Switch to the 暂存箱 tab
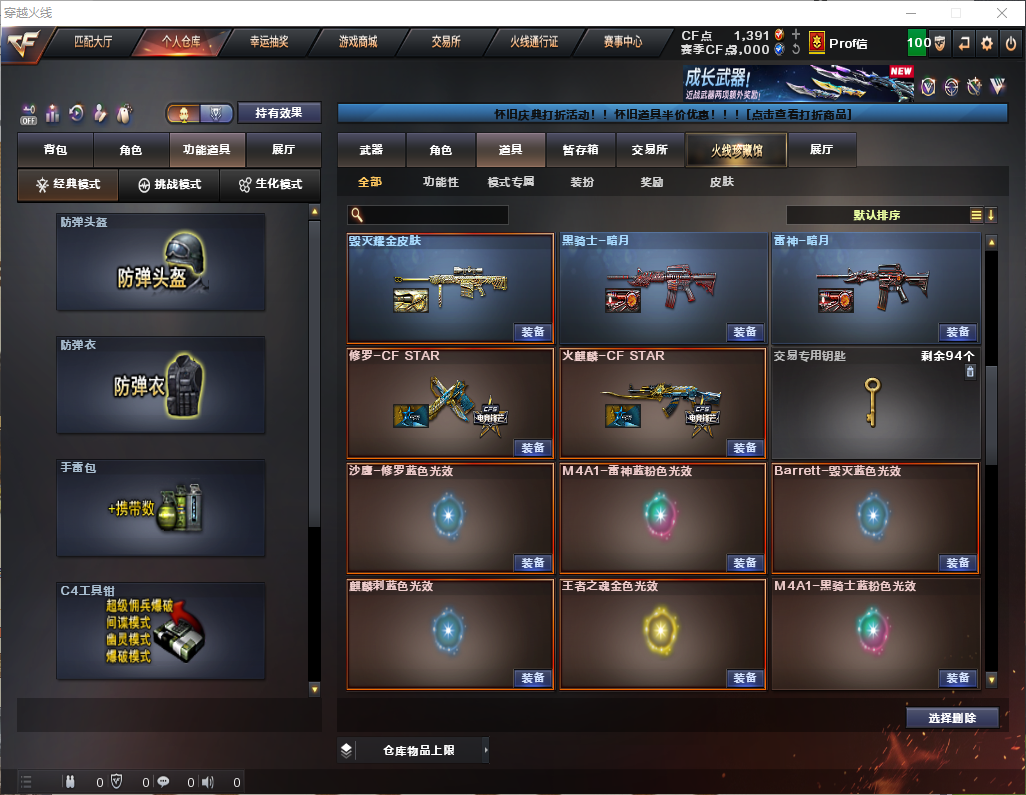Viewport: 1026px width, 795px height. (x=580, y=150)
